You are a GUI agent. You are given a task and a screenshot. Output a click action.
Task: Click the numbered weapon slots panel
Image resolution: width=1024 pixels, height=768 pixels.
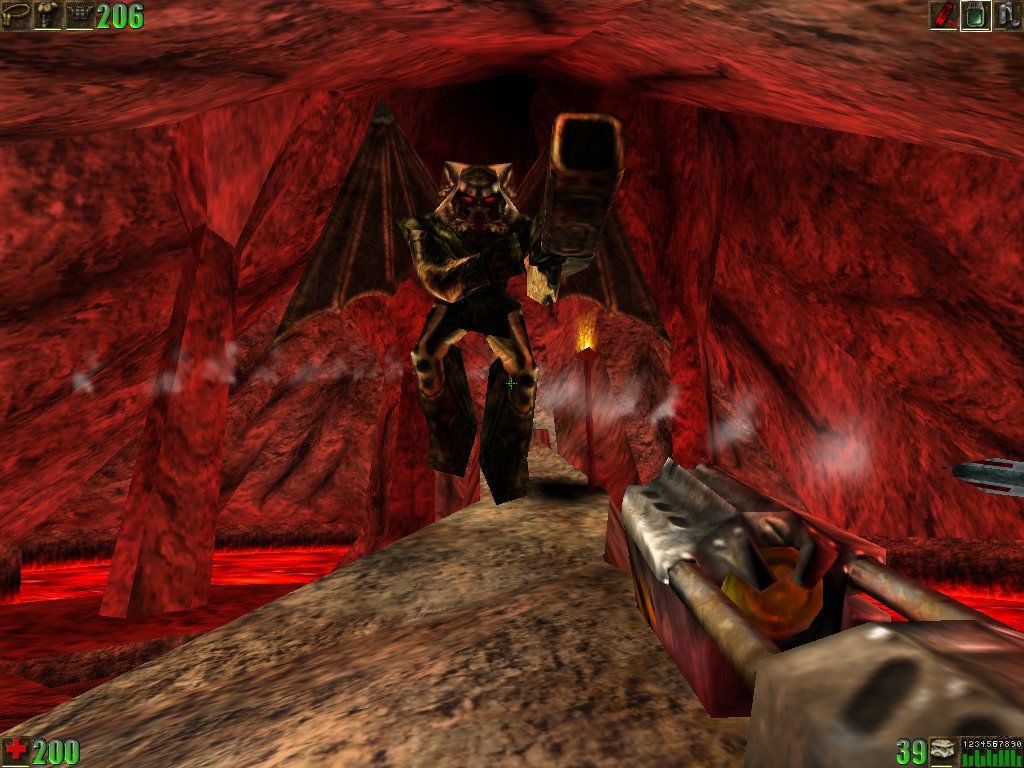991,751
